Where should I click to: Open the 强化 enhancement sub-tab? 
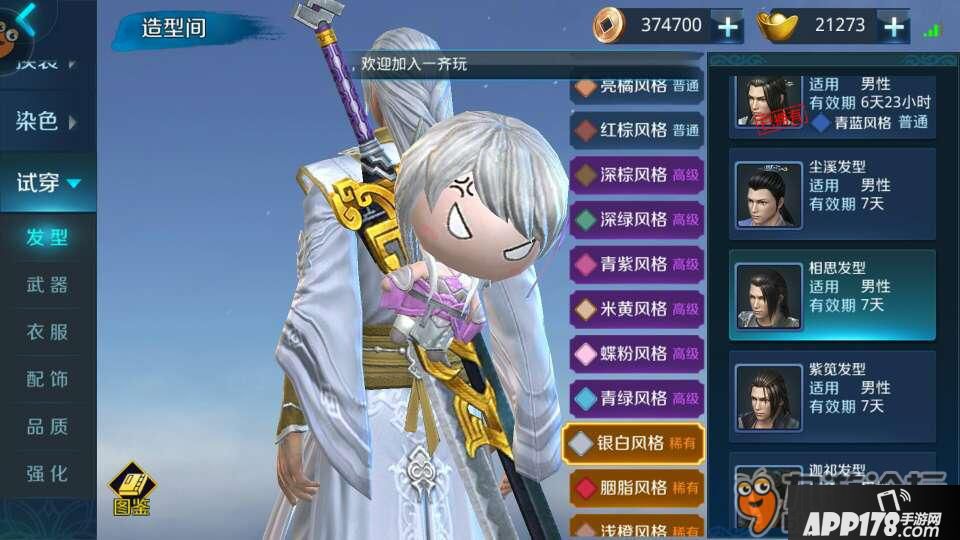pos(47,472)
